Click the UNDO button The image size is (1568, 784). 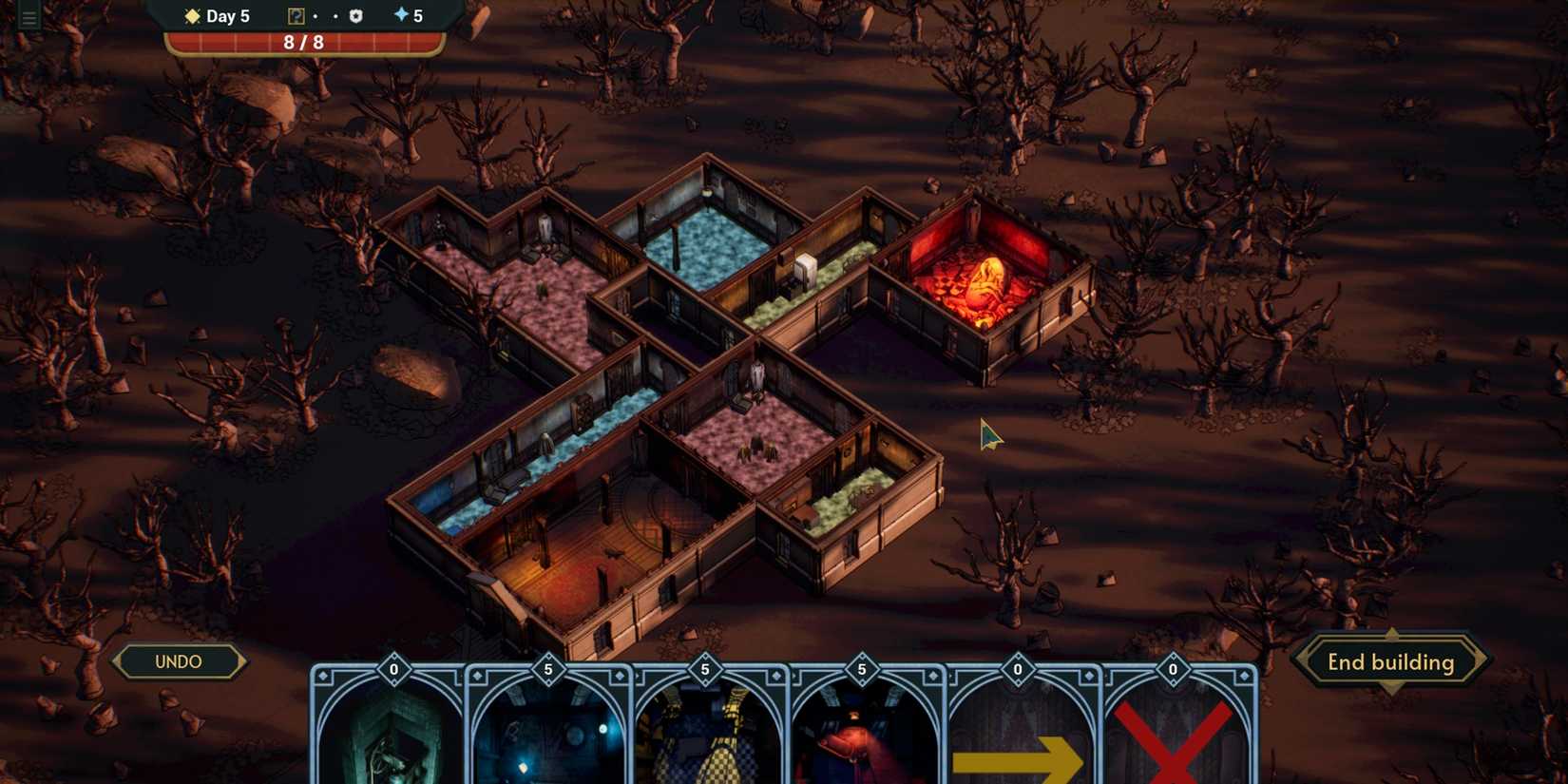click(179, 661)
